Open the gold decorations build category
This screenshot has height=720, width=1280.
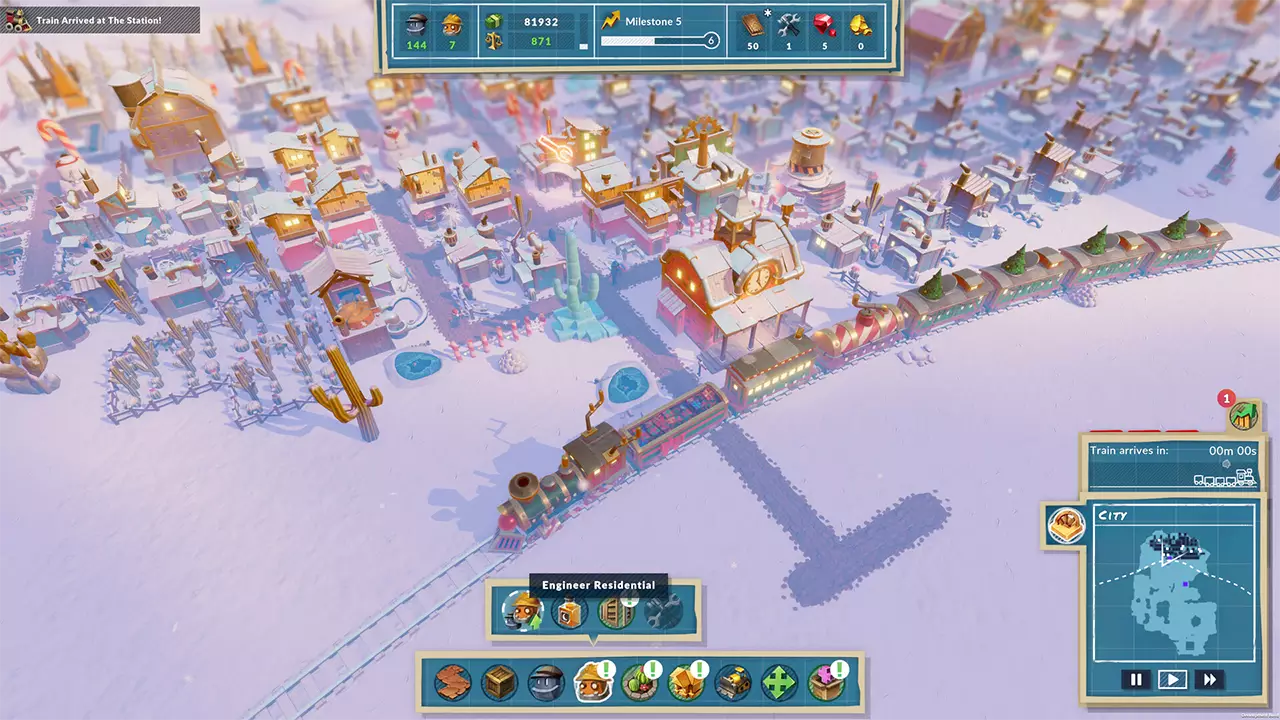[686, 683]
